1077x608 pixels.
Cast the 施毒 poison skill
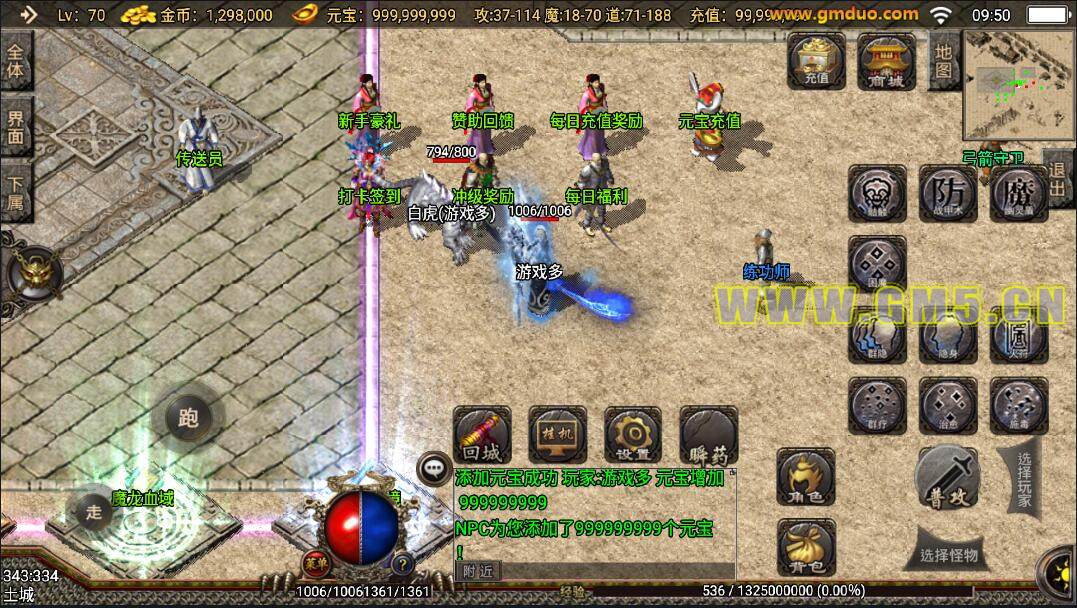pyautogui.click(x=1018, y=405)
